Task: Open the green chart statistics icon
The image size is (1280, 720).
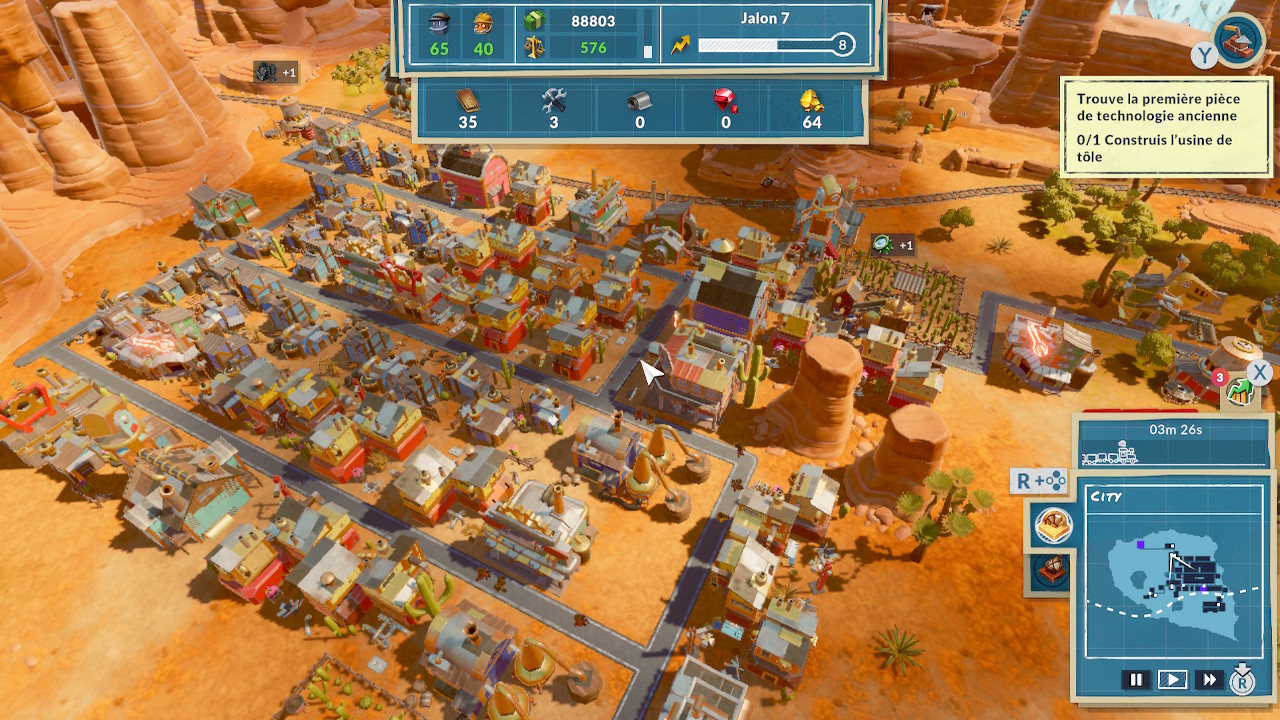Action: pyautogui.click(x=1239, y=392)
